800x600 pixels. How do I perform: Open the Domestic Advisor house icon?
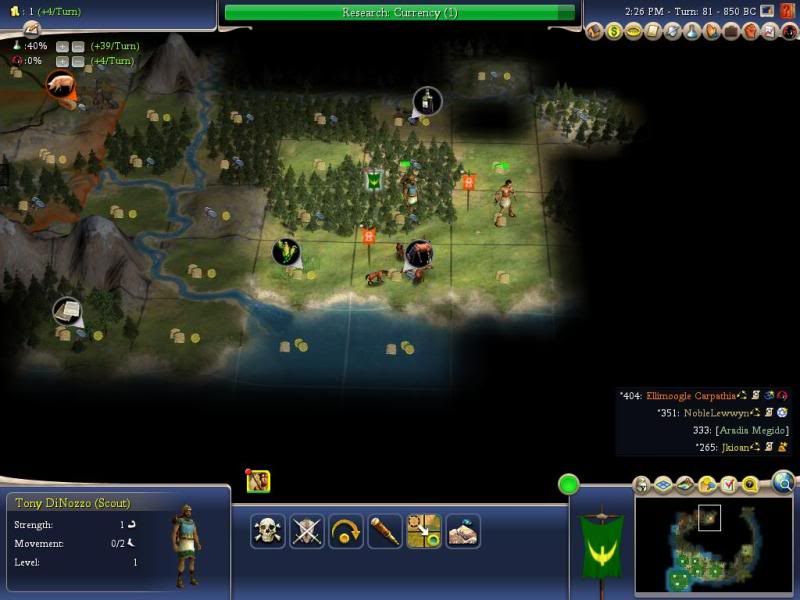(594, 32)
